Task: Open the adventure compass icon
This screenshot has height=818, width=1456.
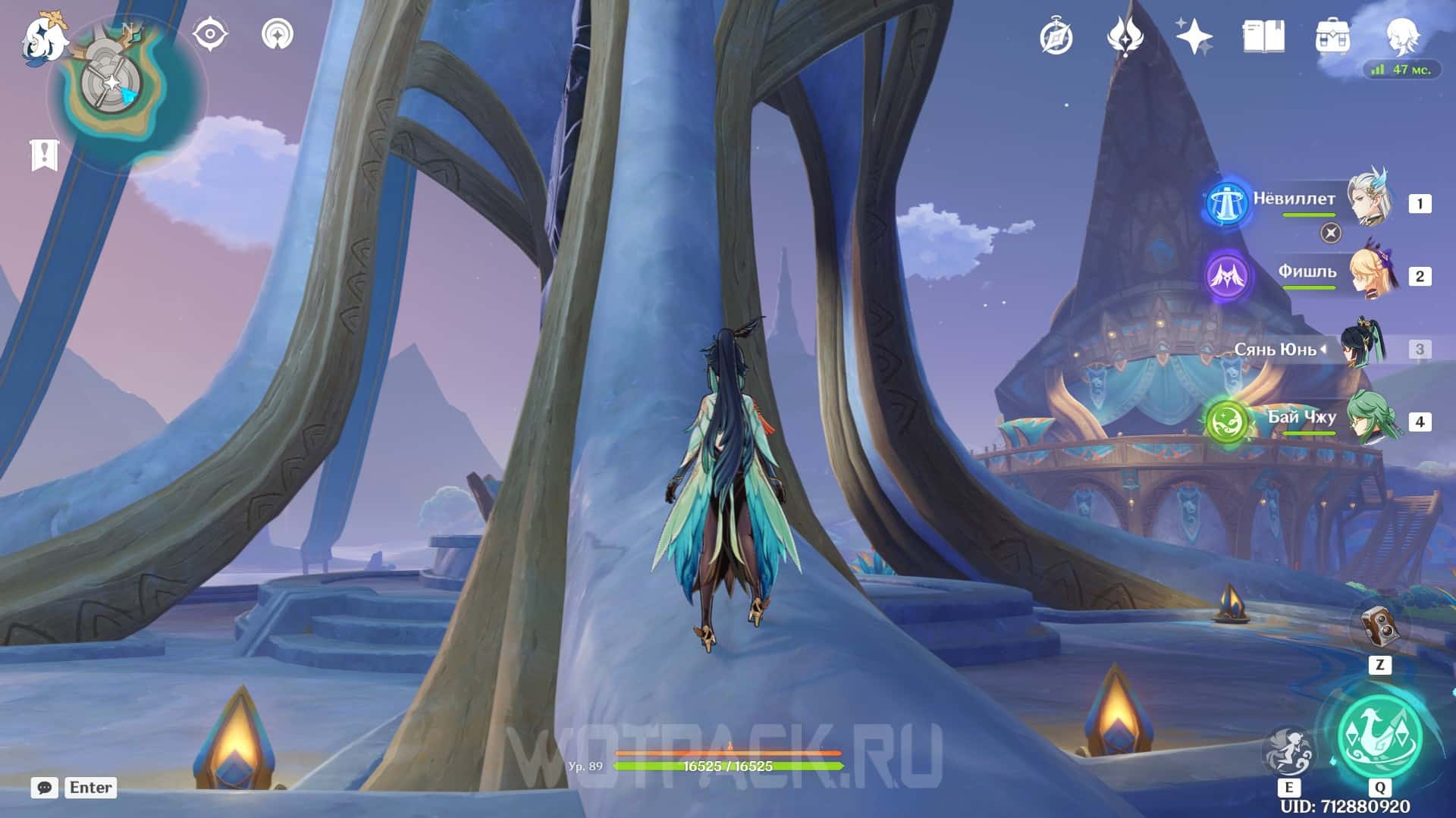Action: pyautogui.click(x=1056, y=36)
